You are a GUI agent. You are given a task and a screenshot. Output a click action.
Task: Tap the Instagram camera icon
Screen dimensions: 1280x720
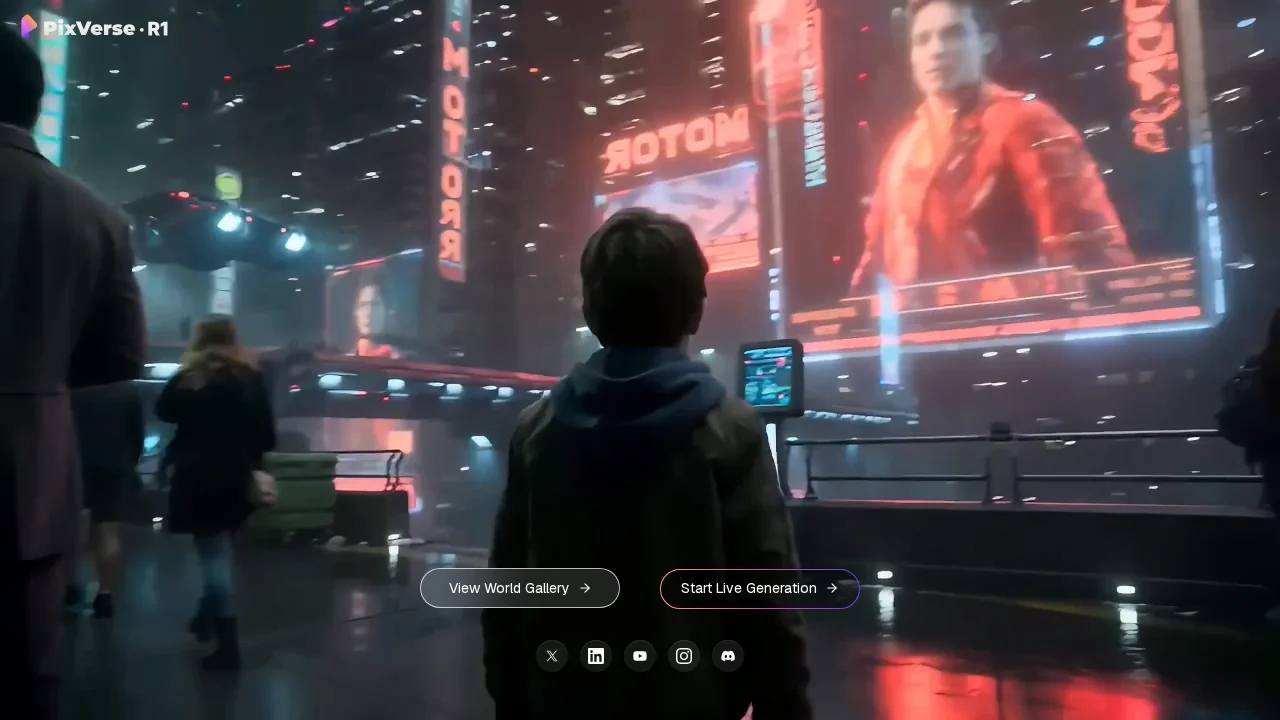coord(684,656)
